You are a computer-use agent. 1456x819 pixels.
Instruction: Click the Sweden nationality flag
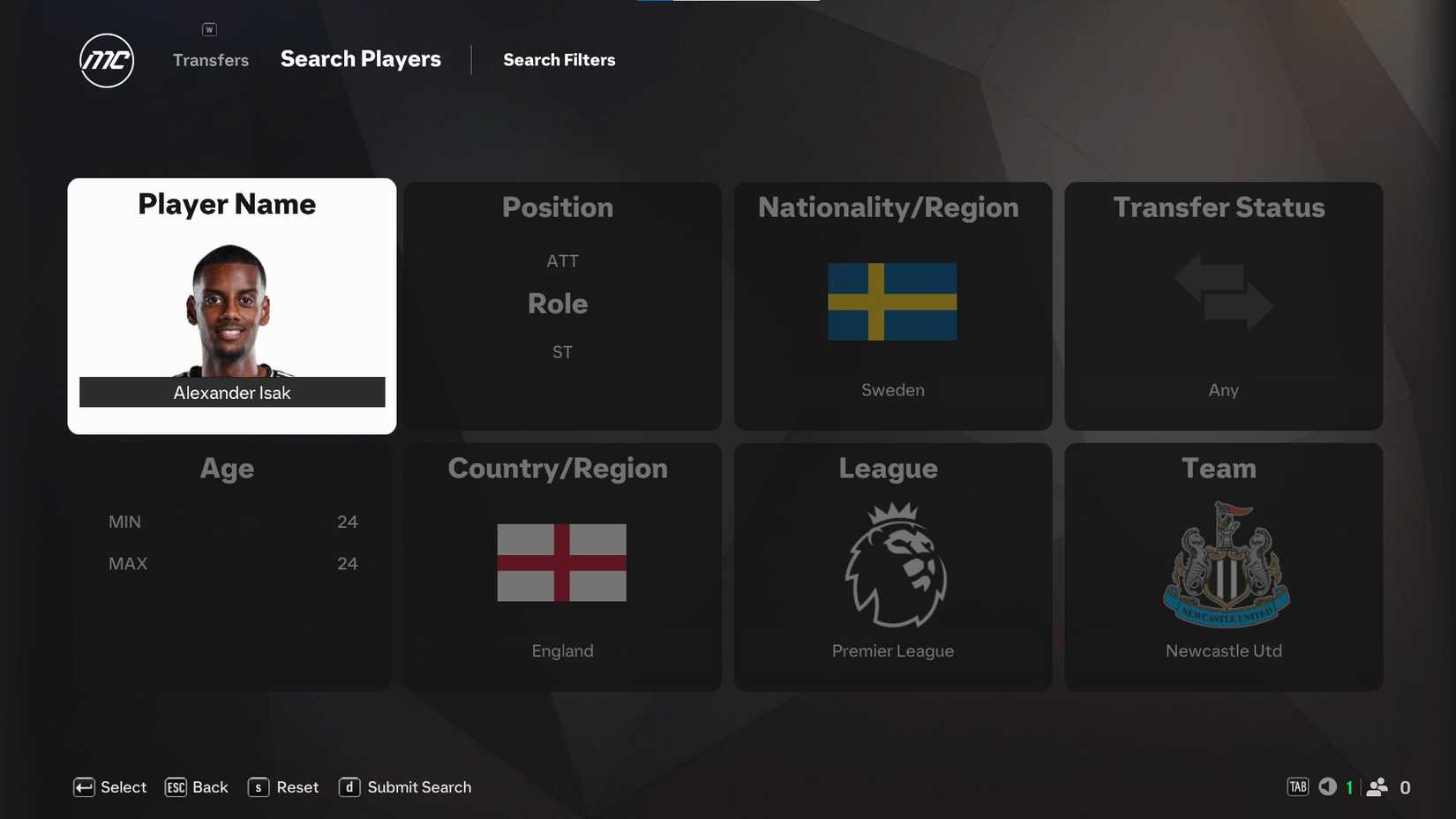[891, 301]
